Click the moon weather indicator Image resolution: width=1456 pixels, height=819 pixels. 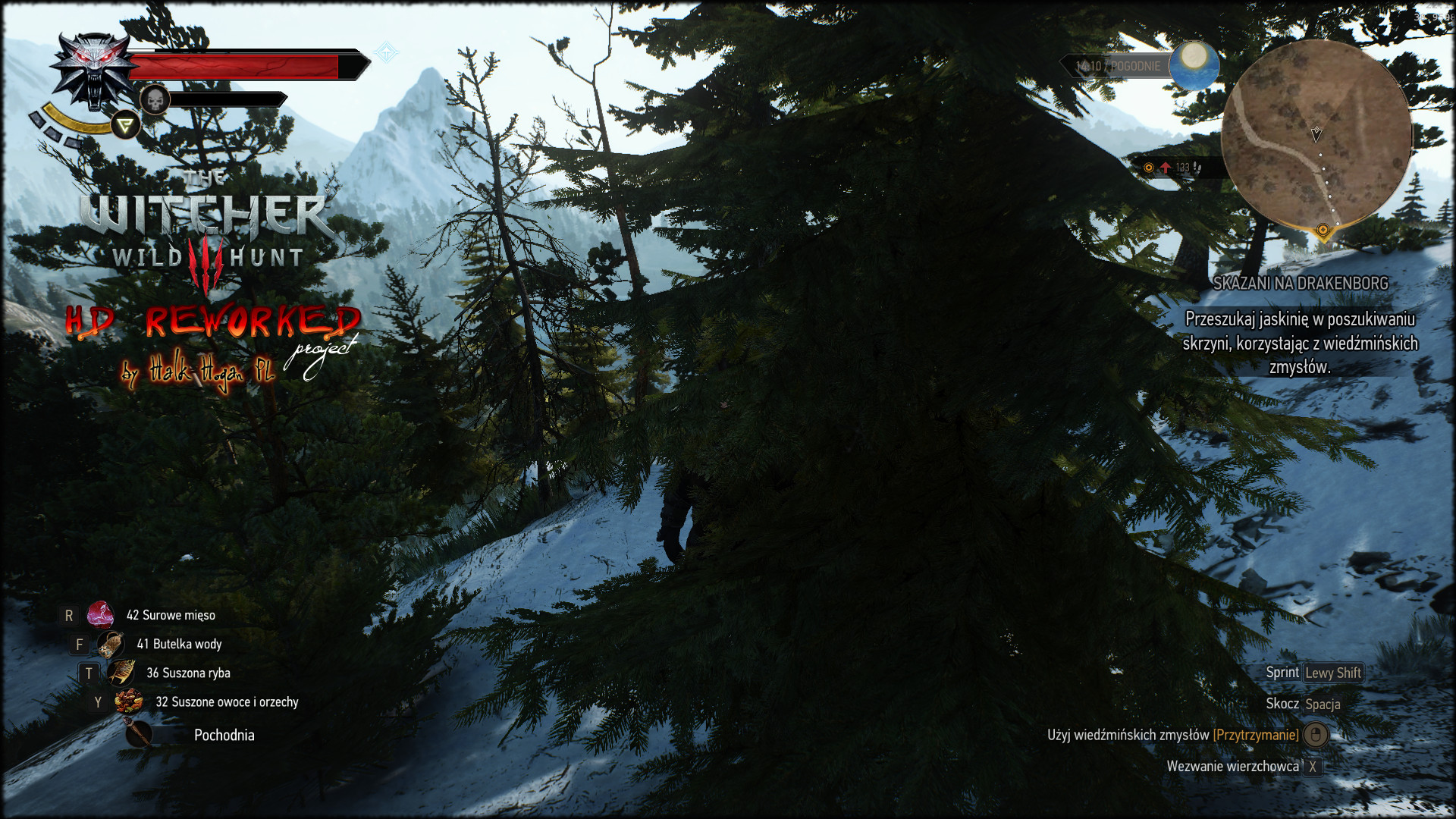1194,61
